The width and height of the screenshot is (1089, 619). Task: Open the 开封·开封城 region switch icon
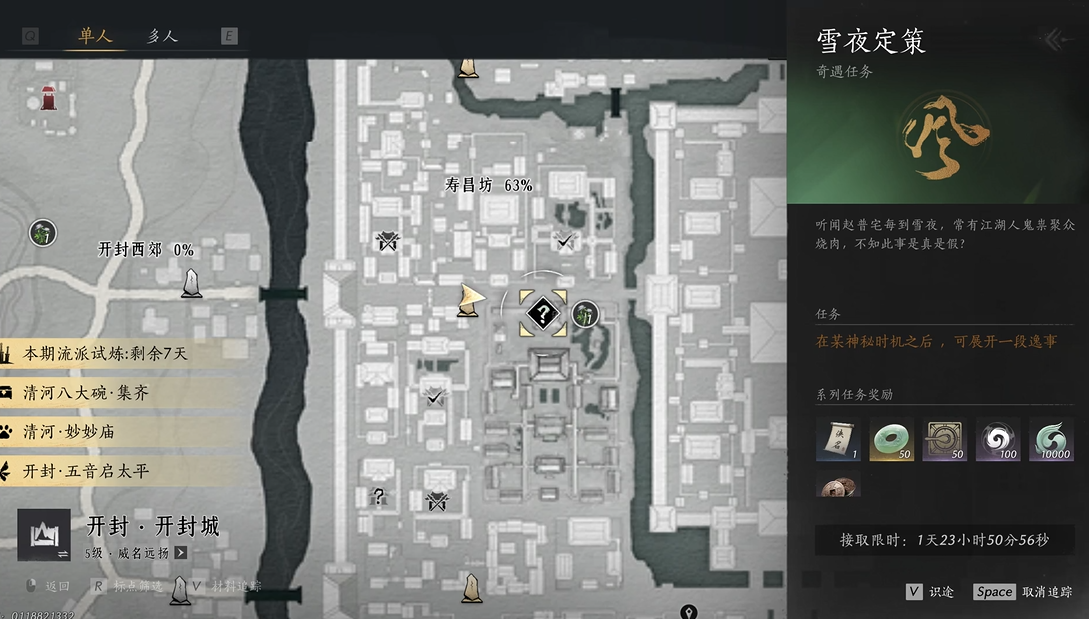[x=44, y=534]
